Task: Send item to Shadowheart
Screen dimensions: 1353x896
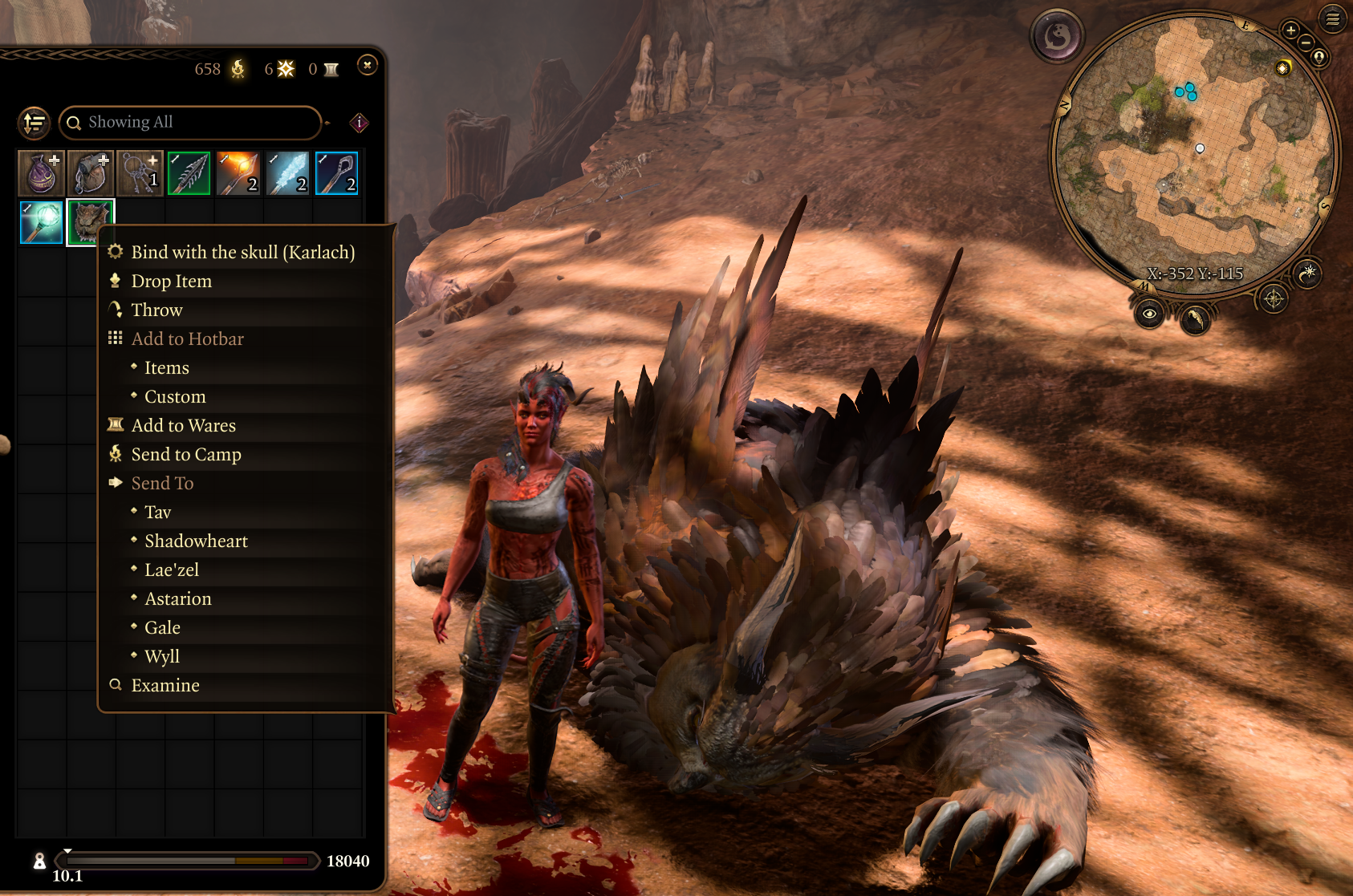Action: (196, 541)
